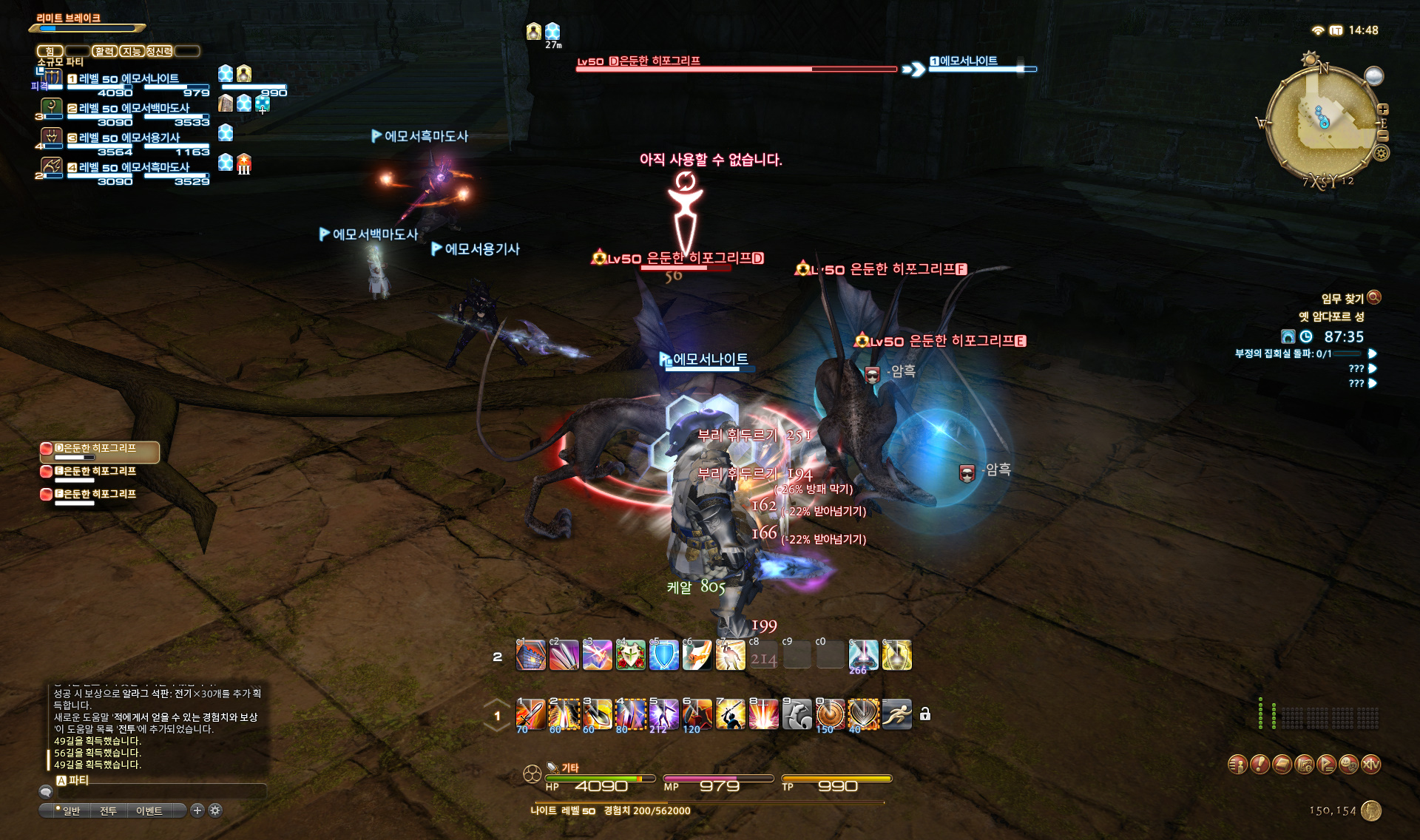Zoom in the minimap with plus button
Image resolution: width=1420 pixels, height=840 pixels.
[1383, 109]
